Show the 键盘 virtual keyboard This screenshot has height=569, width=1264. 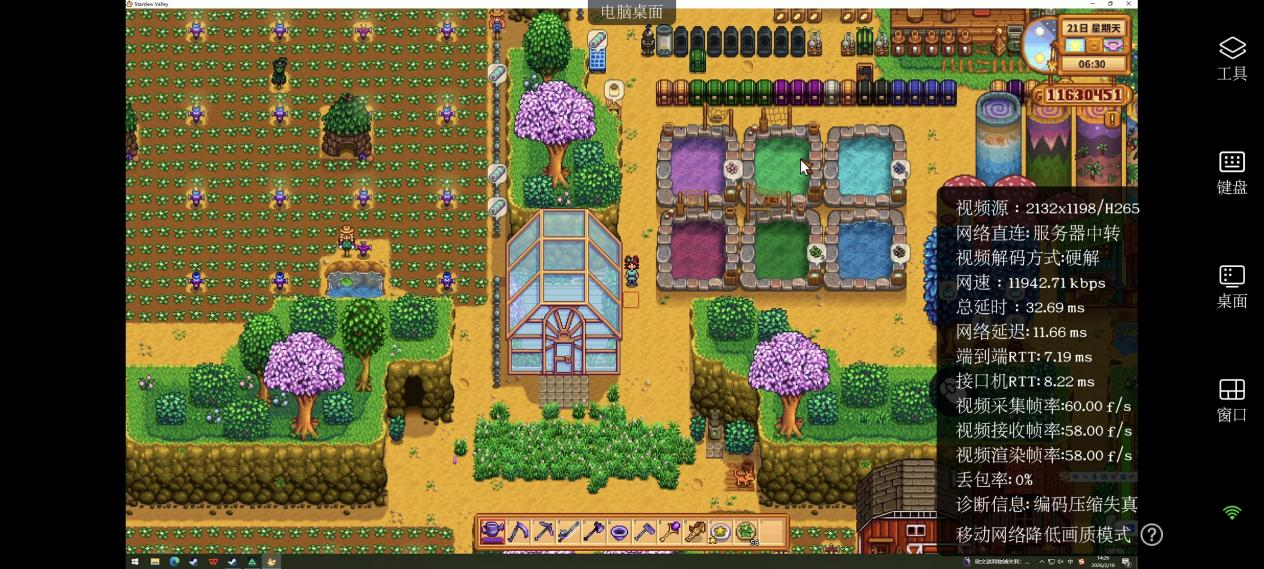(x=1232, y=172)
